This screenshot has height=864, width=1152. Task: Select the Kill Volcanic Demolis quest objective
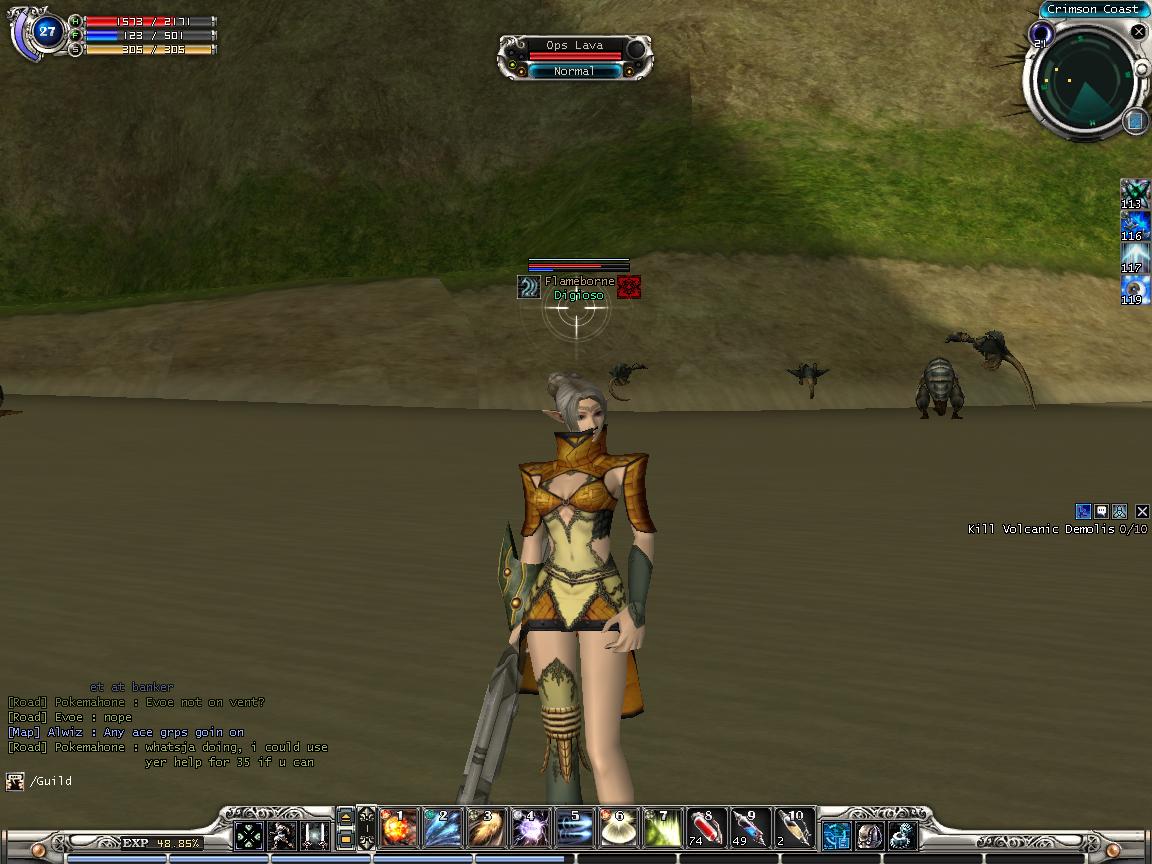(1057, 529)
